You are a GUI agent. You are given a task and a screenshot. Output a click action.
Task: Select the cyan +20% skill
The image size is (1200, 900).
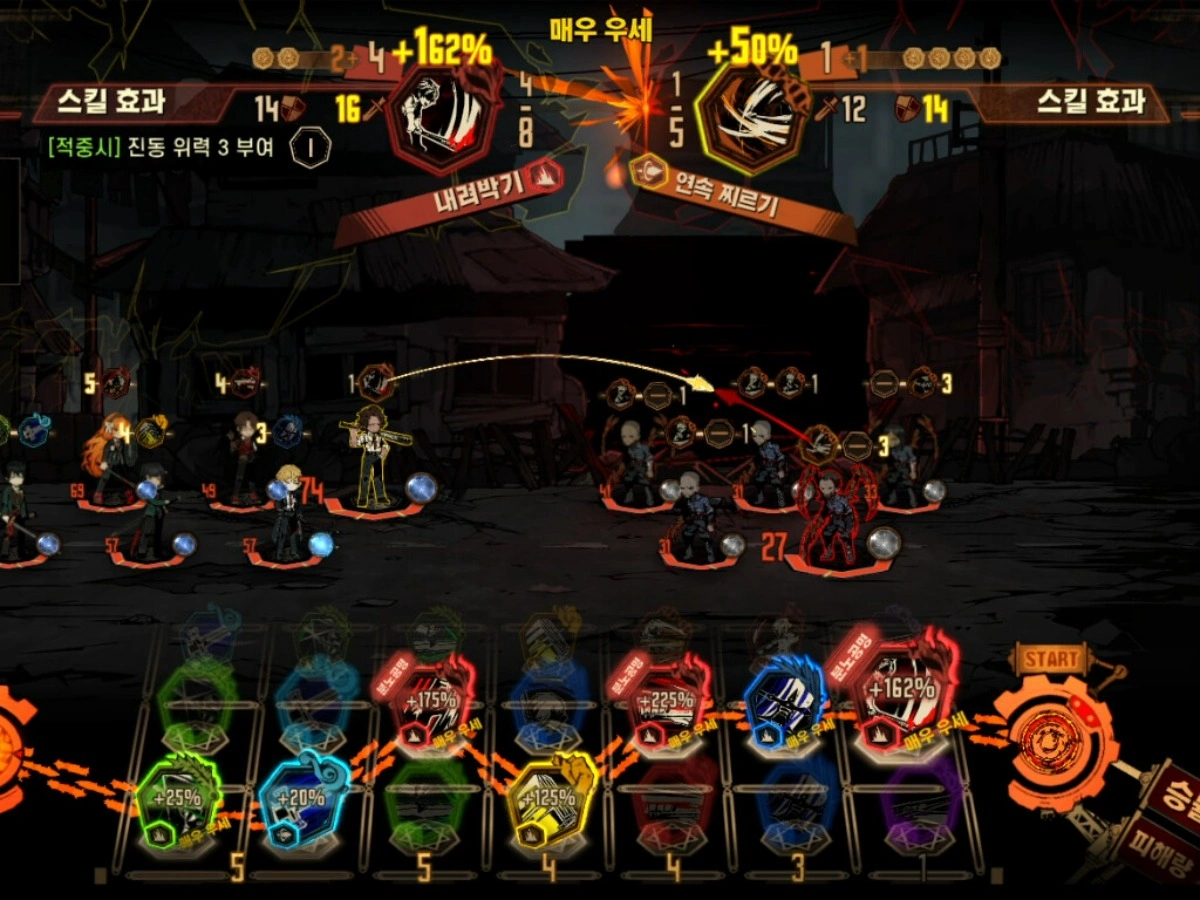point(303,798)
